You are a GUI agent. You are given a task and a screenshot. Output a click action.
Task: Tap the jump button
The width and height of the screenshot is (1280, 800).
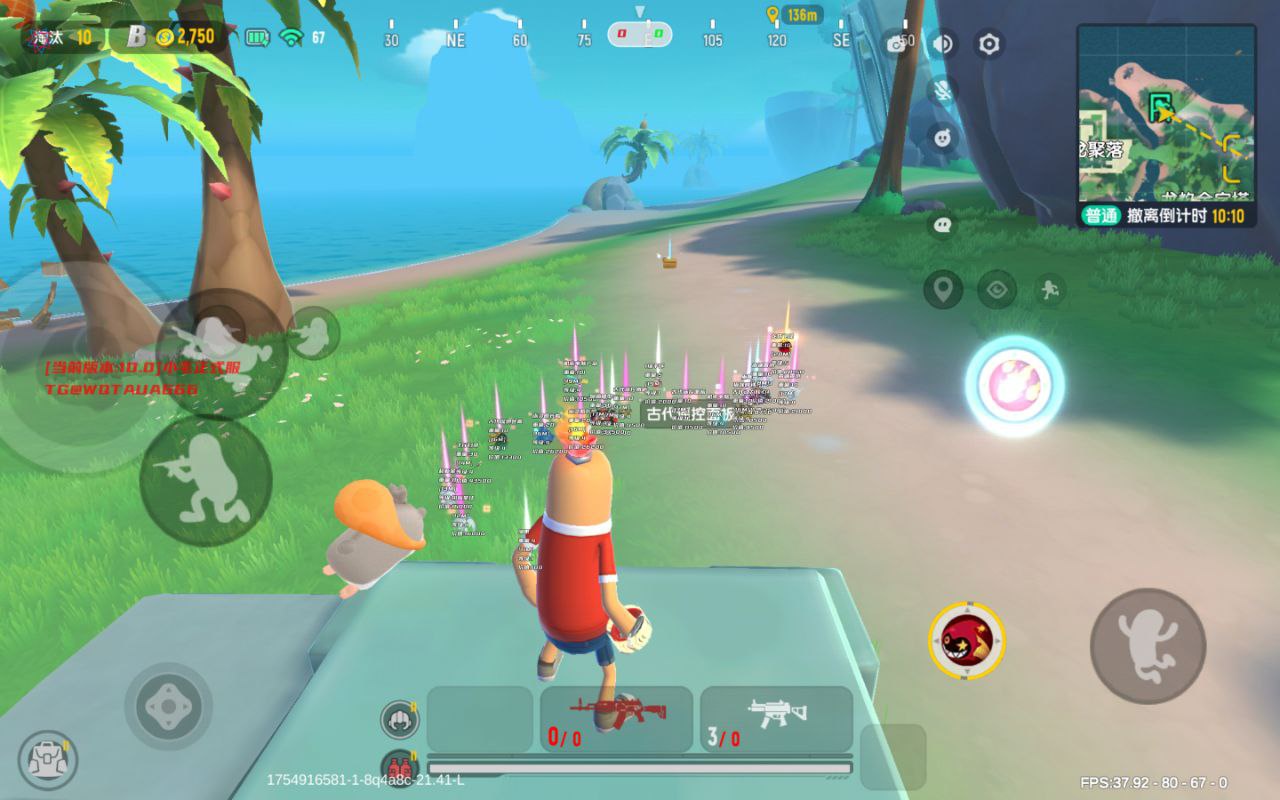click(1147, 646)
